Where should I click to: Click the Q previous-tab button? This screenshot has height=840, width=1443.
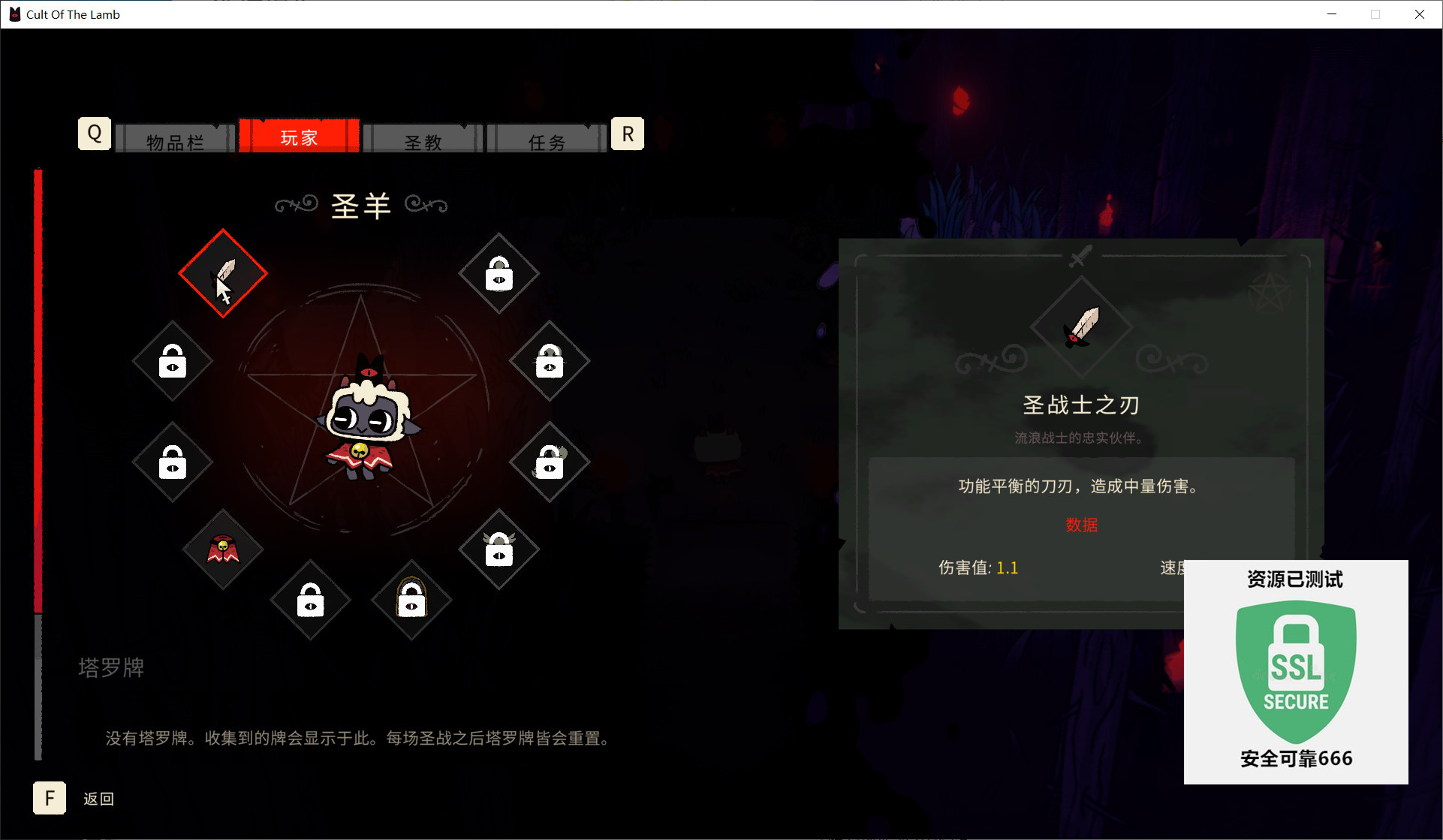click(94, 133)
